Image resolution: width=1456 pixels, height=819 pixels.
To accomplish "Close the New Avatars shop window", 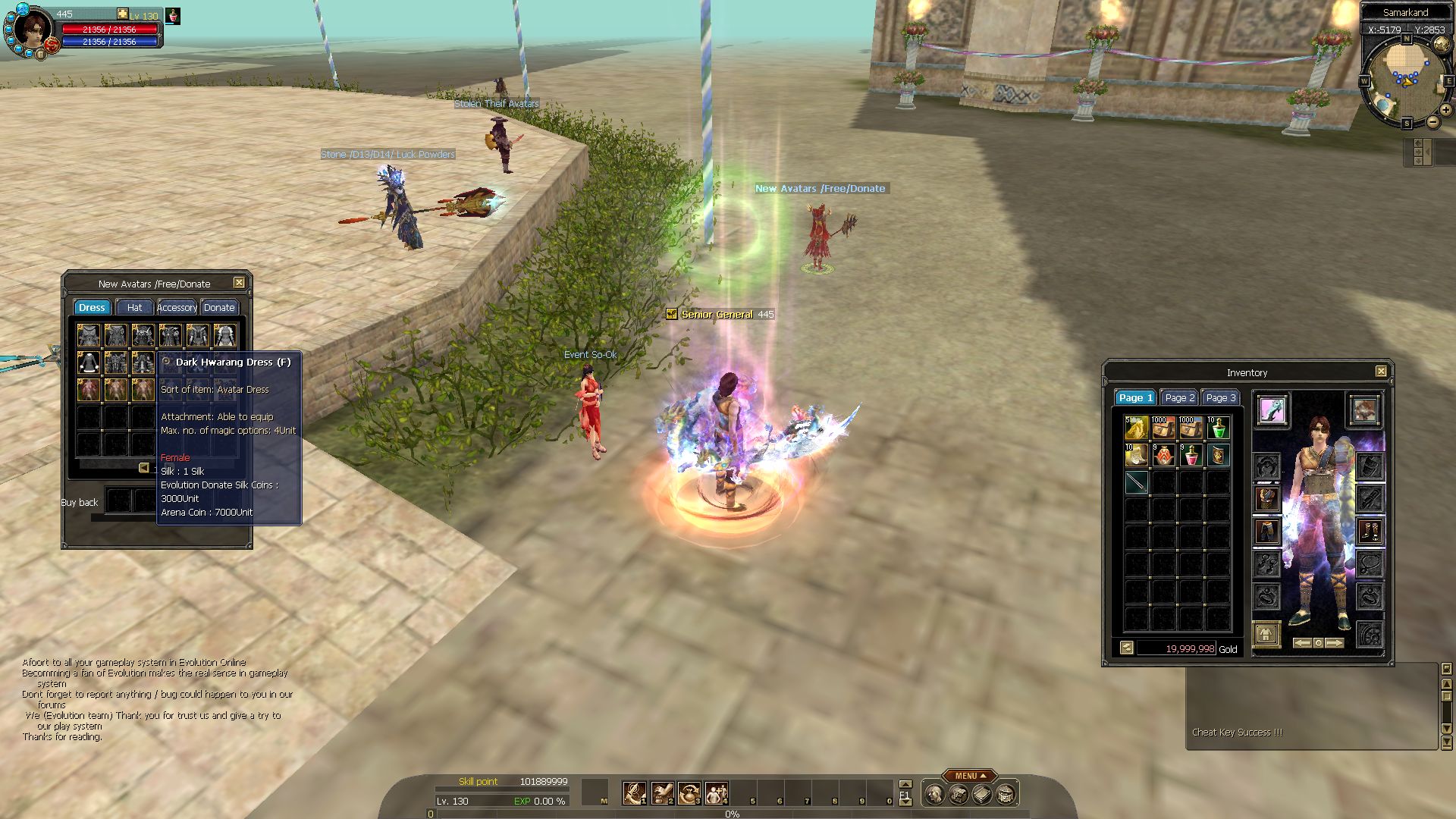I will click(239, 283).
